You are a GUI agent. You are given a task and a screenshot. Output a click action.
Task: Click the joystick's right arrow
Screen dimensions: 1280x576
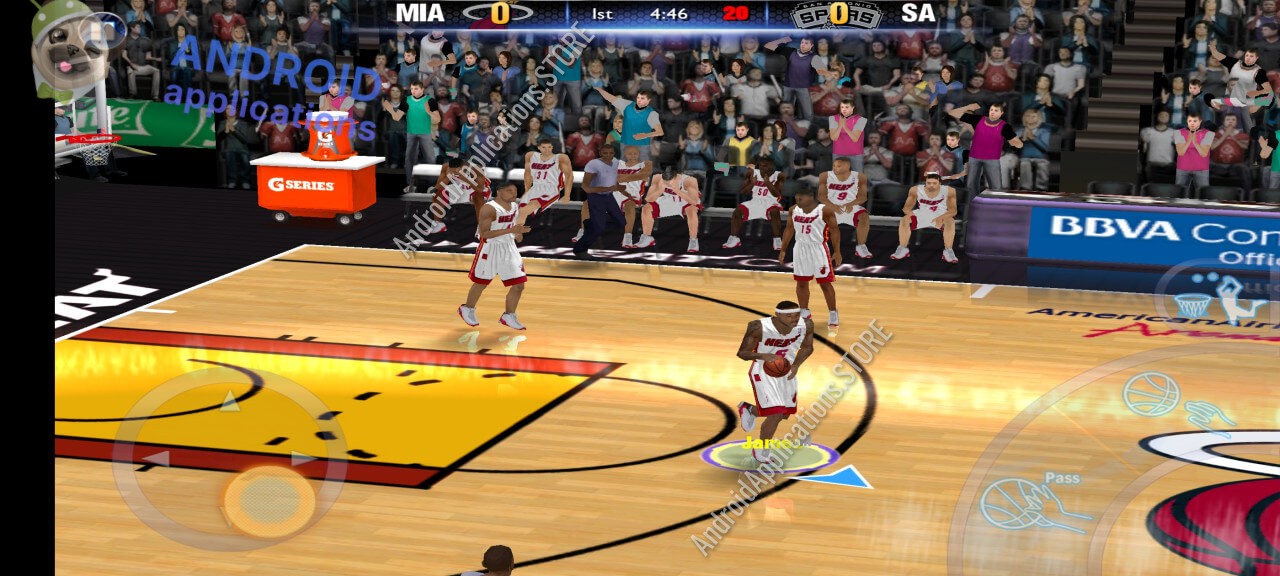(x=303, y=459)
